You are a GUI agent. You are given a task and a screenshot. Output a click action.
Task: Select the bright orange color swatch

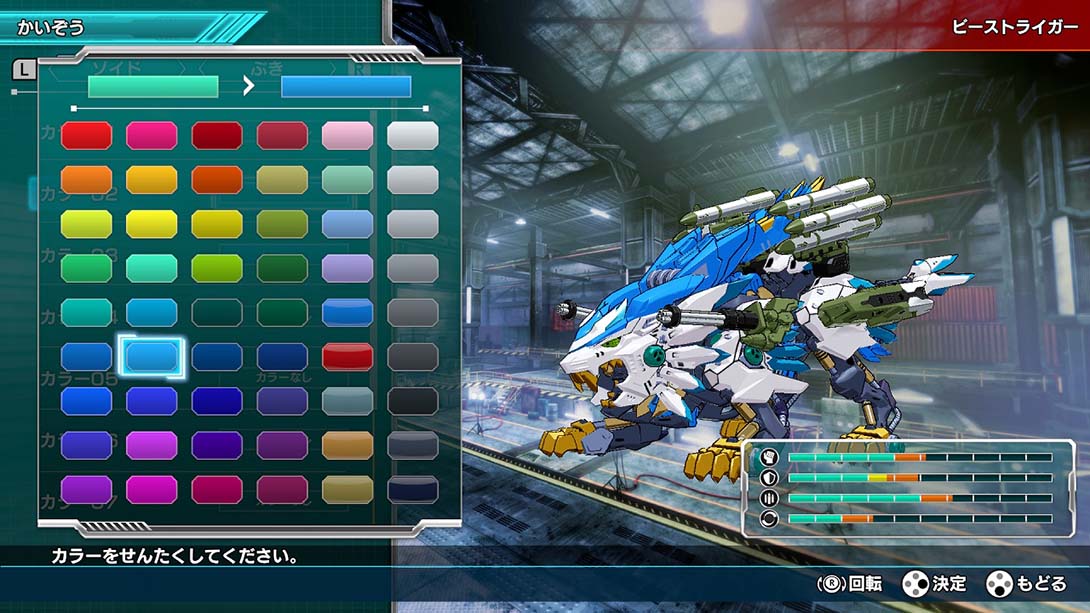[87, 180]
